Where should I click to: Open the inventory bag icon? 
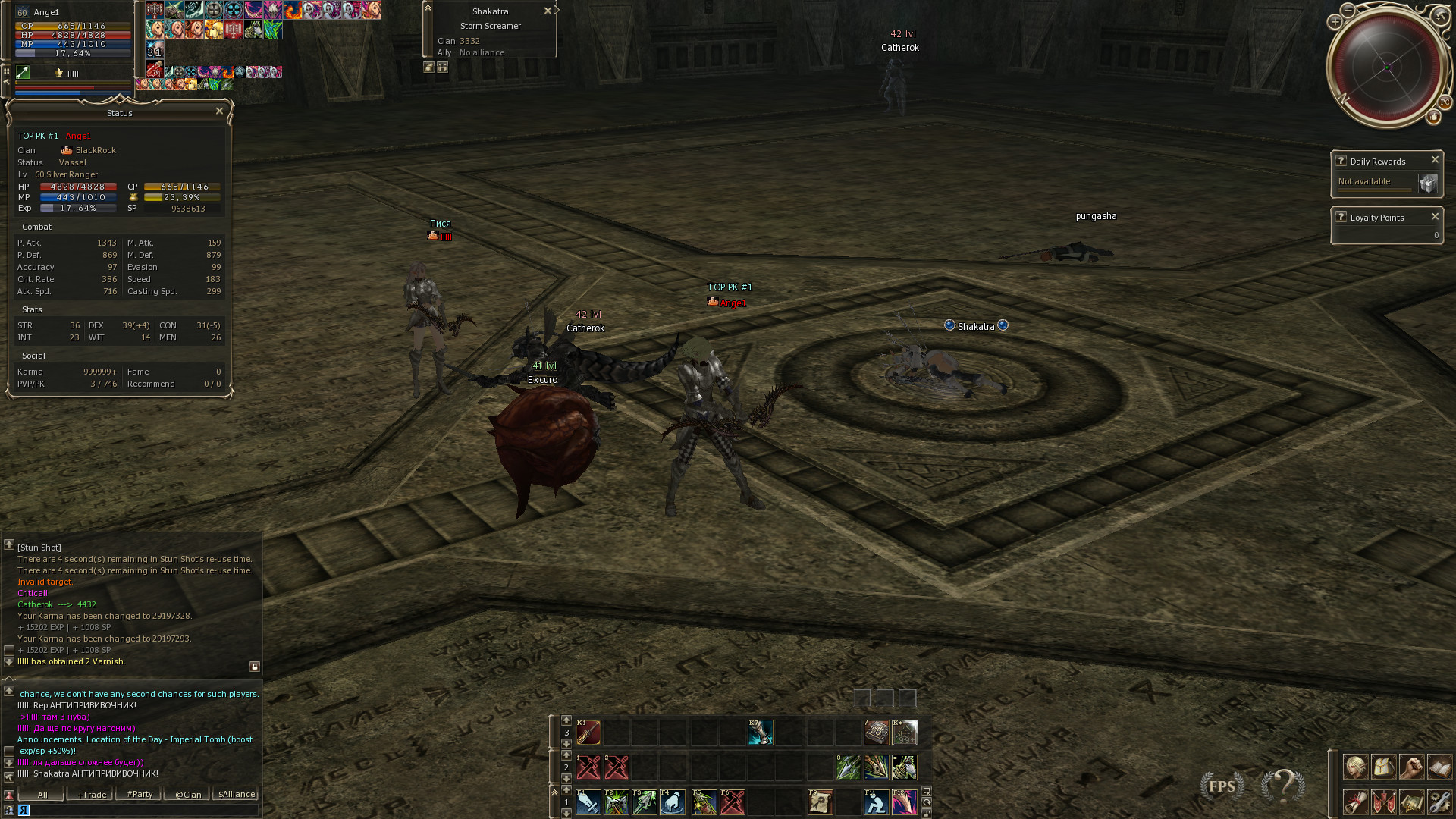pos(1383,767)
